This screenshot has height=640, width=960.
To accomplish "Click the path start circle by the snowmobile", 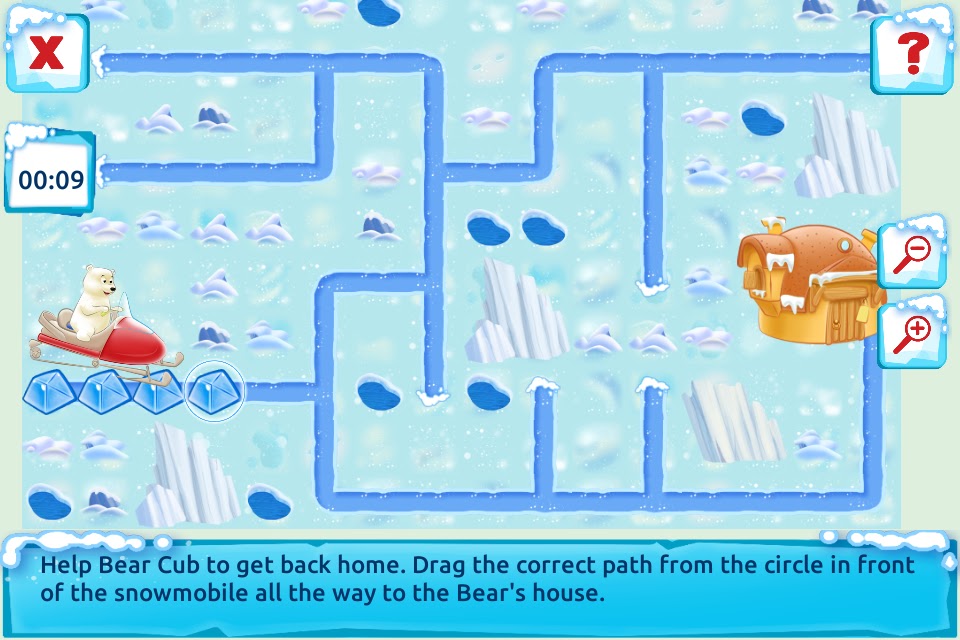I will pos(215,391).
